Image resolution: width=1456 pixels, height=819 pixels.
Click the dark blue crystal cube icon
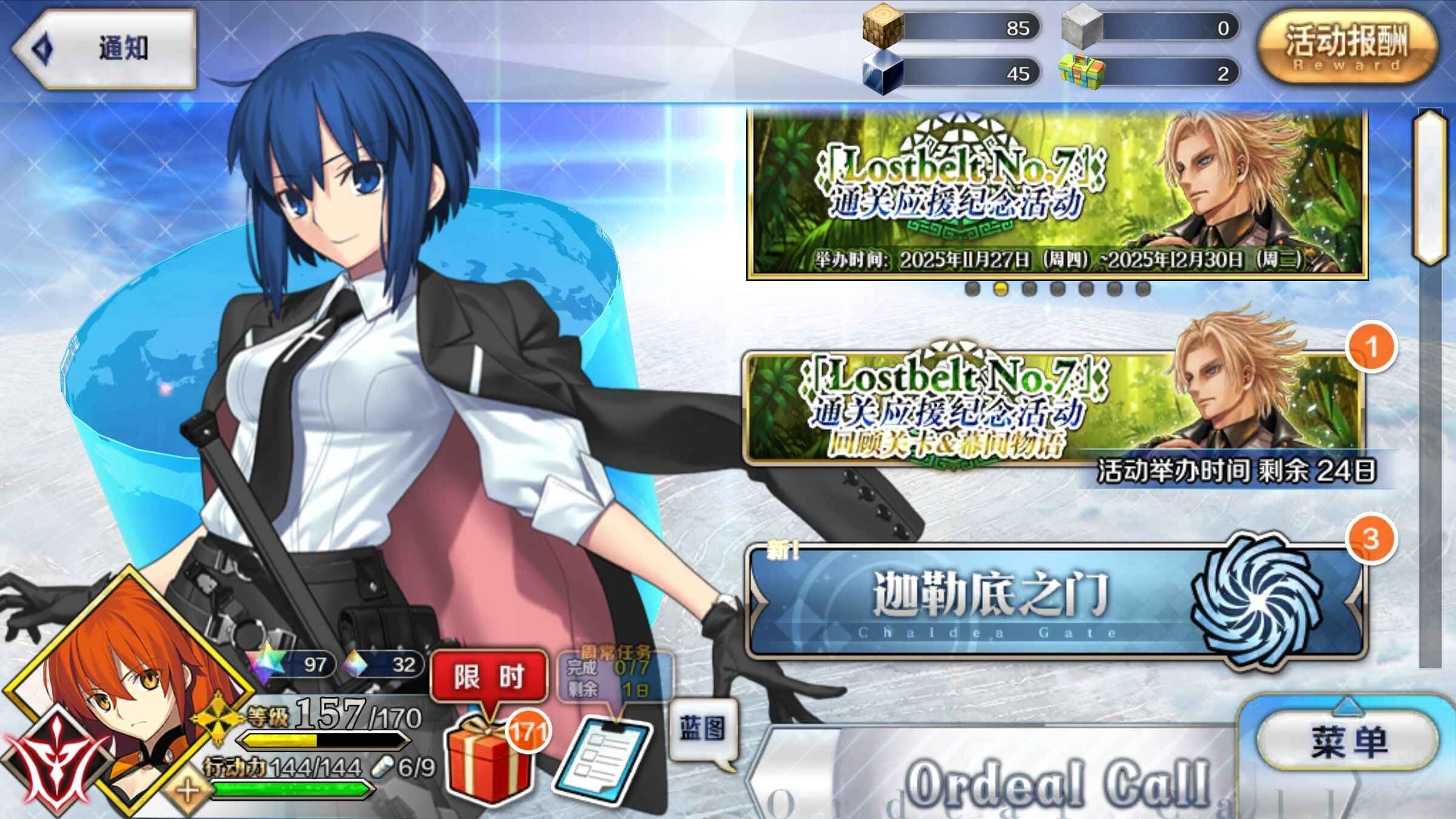pyautogui.click(x=883, y=73)
